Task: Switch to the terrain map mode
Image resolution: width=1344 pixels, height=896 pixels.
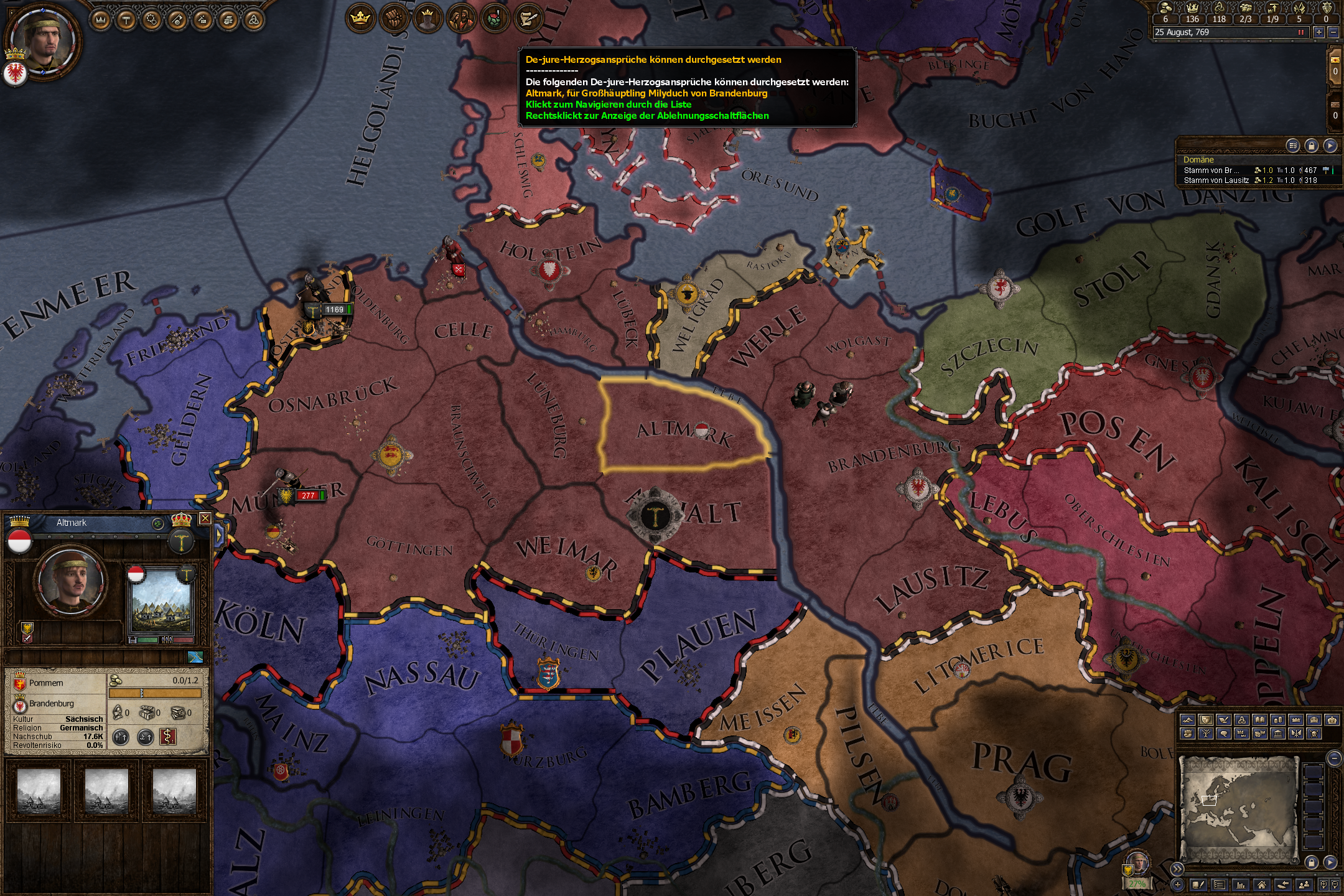Action: coord(1187,720)
